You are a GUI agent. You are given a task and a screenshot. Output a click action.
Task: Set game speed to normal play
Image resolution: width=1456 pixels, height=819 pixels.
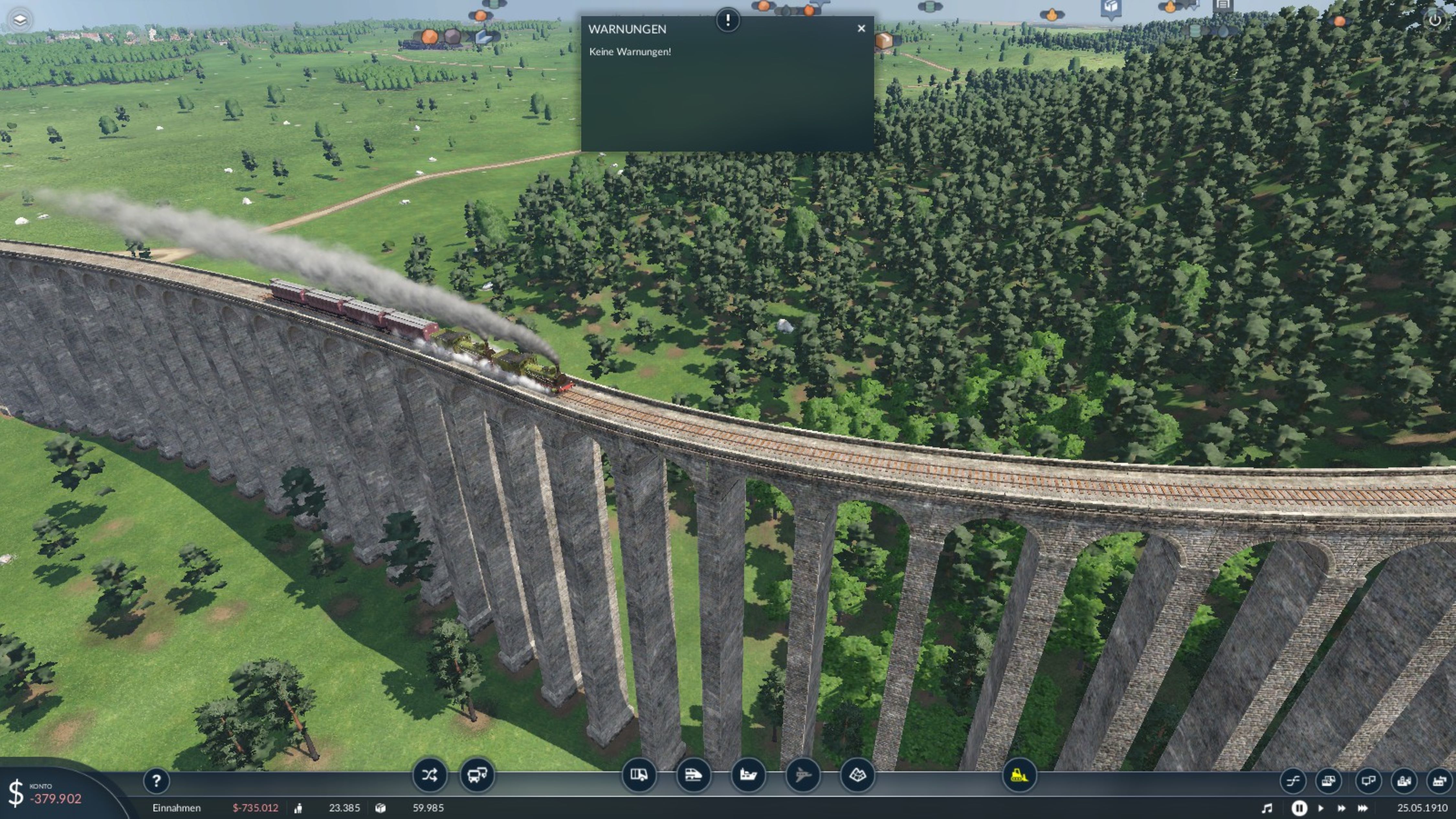tap(1320, 808)
